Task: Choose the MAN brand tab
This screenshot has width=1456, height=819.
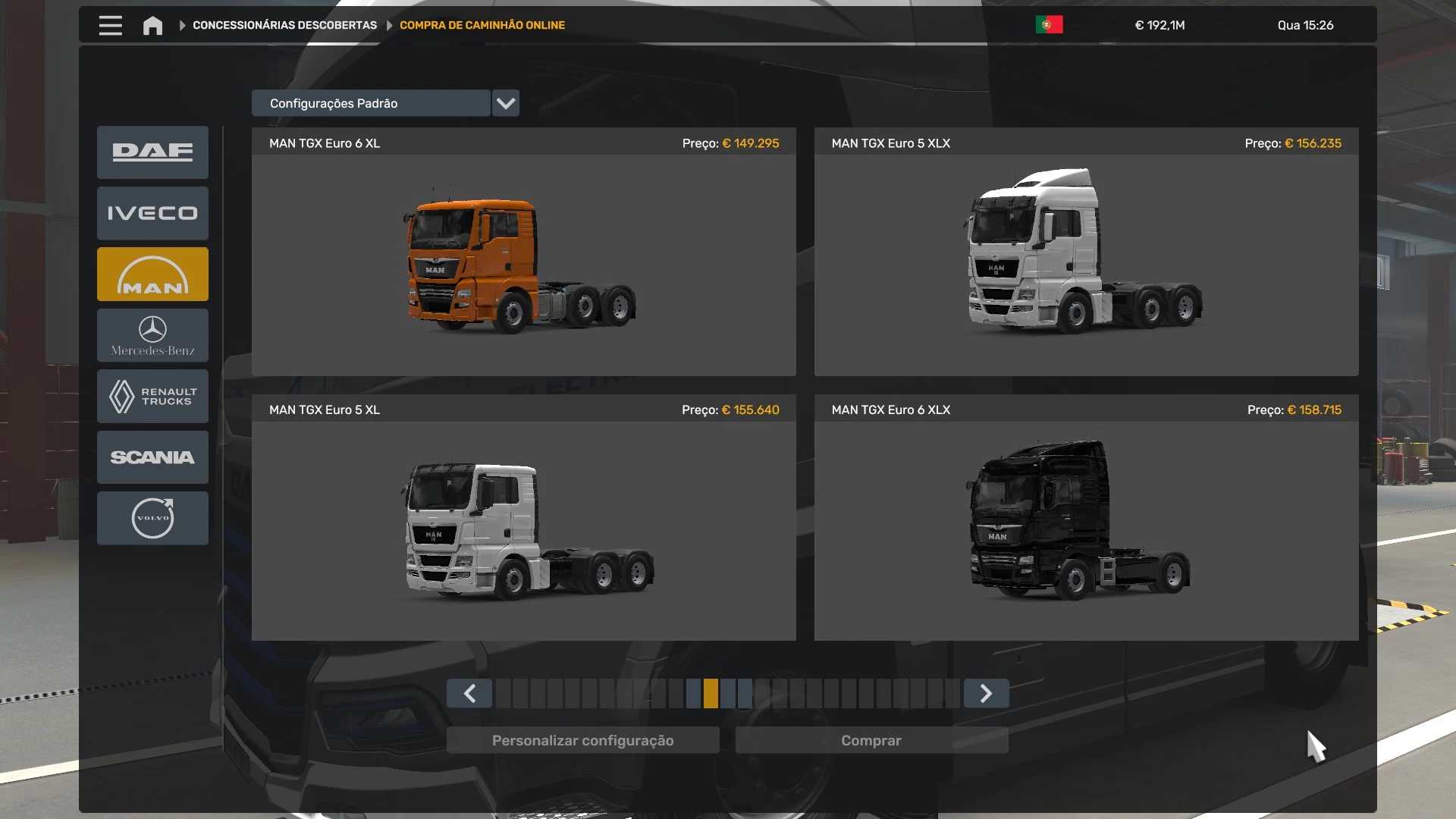Action: pyautogui.click(x=152, y=275)
